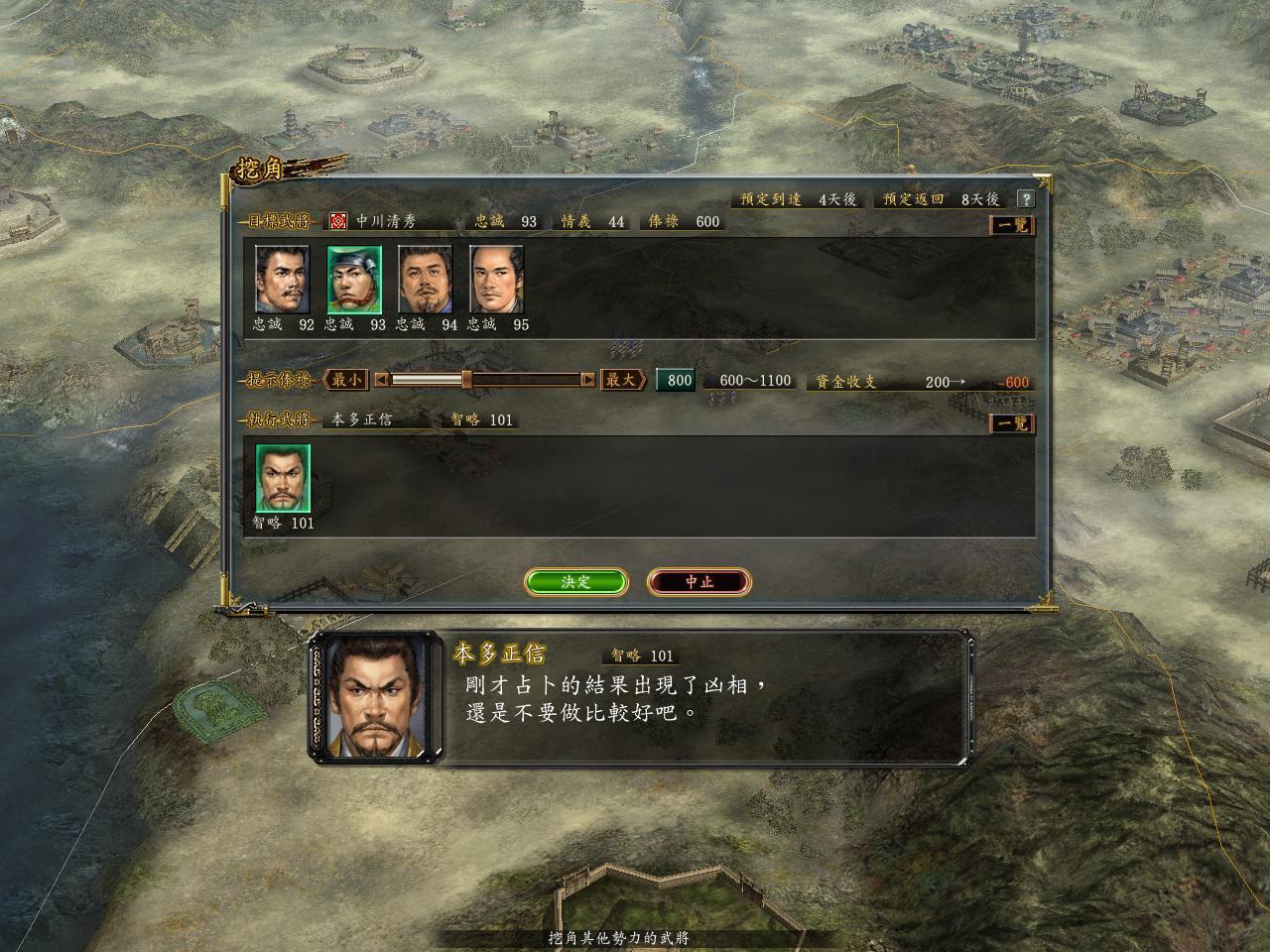Select the target portrait with loyalty 95
The image size is (1270, 952).
click(496, 279)
